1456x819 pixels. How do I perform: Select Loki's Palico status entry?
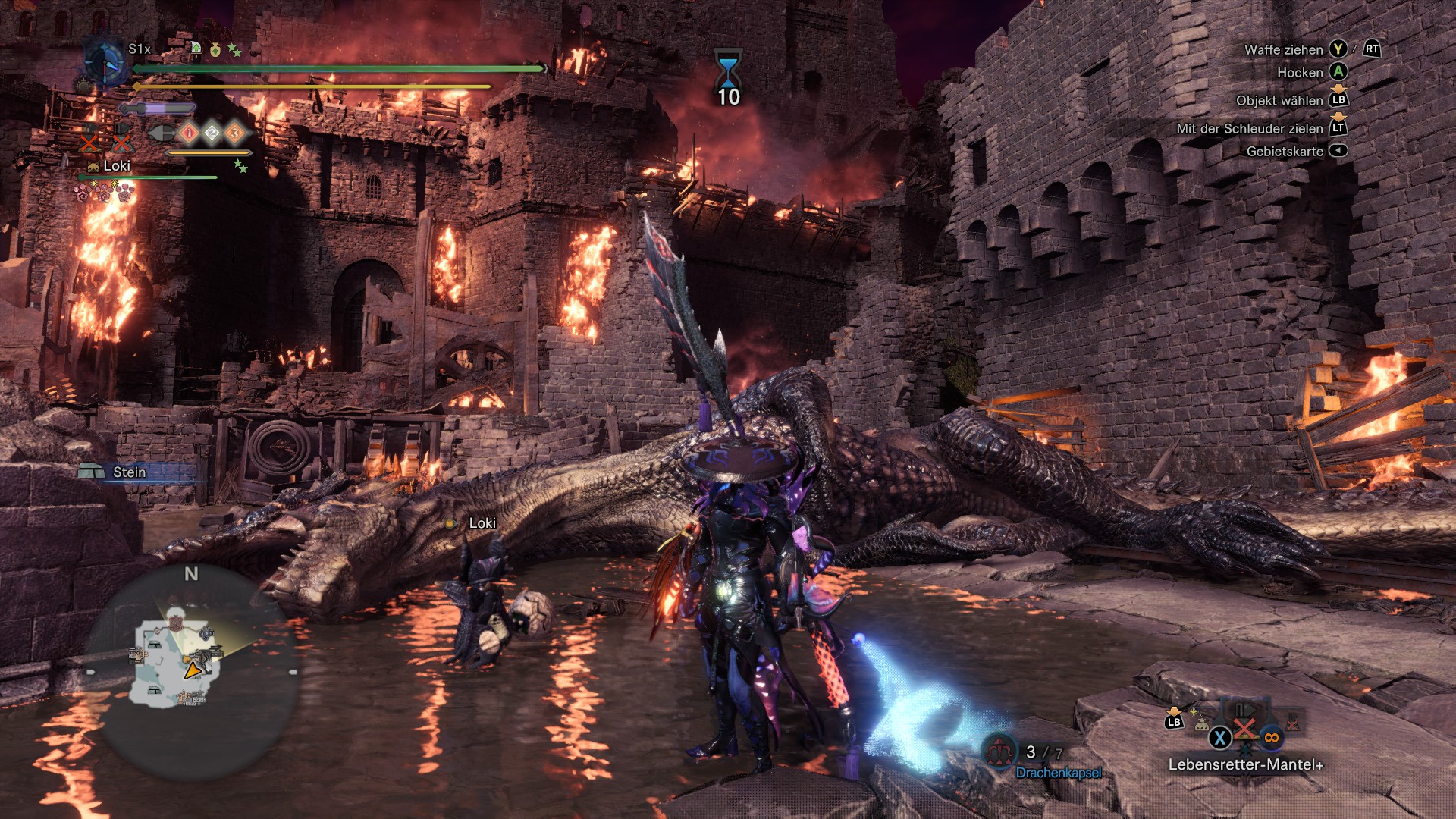(x=117, y=166)
